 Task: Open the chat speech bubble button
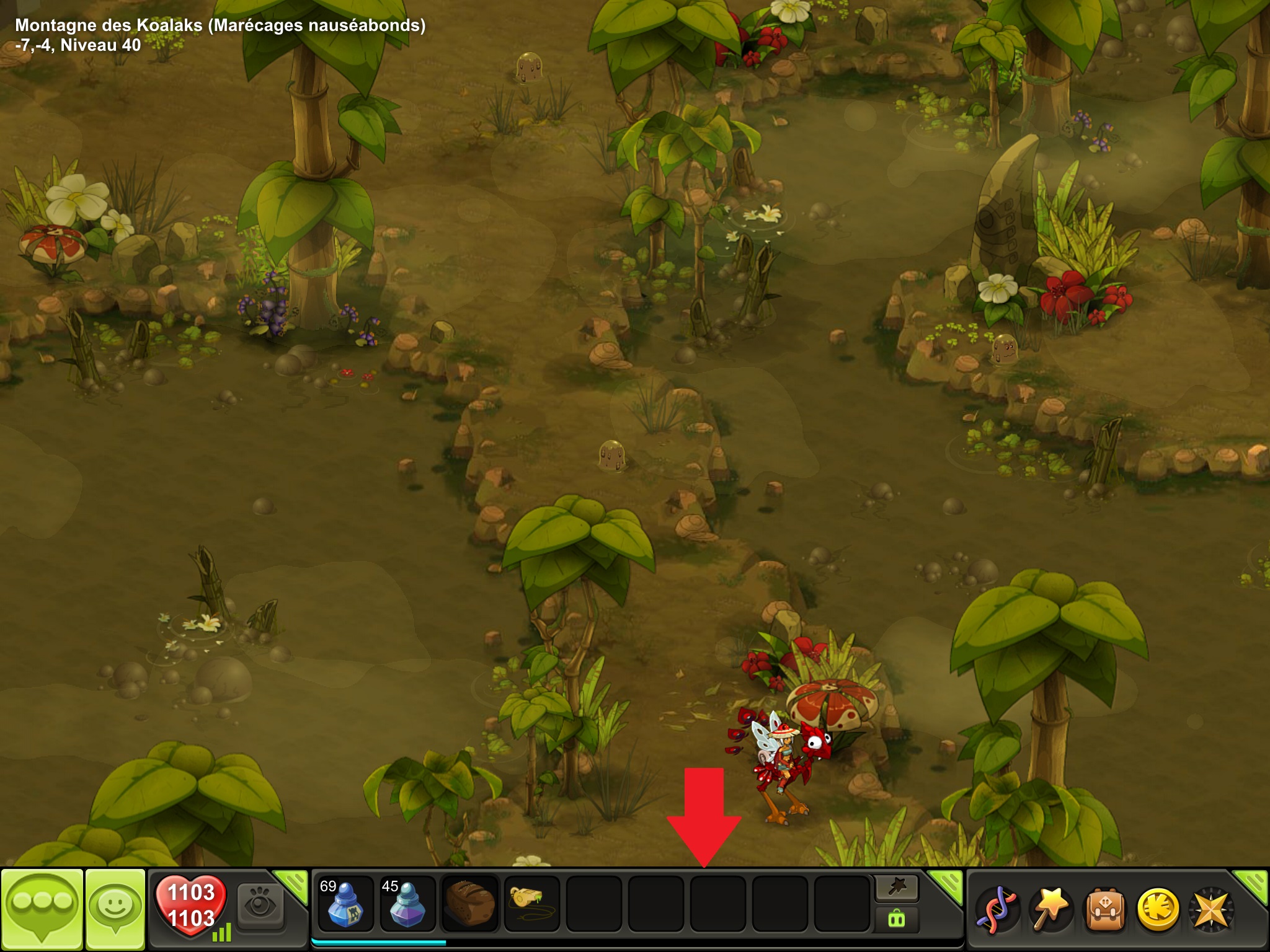tap(42, 907)
